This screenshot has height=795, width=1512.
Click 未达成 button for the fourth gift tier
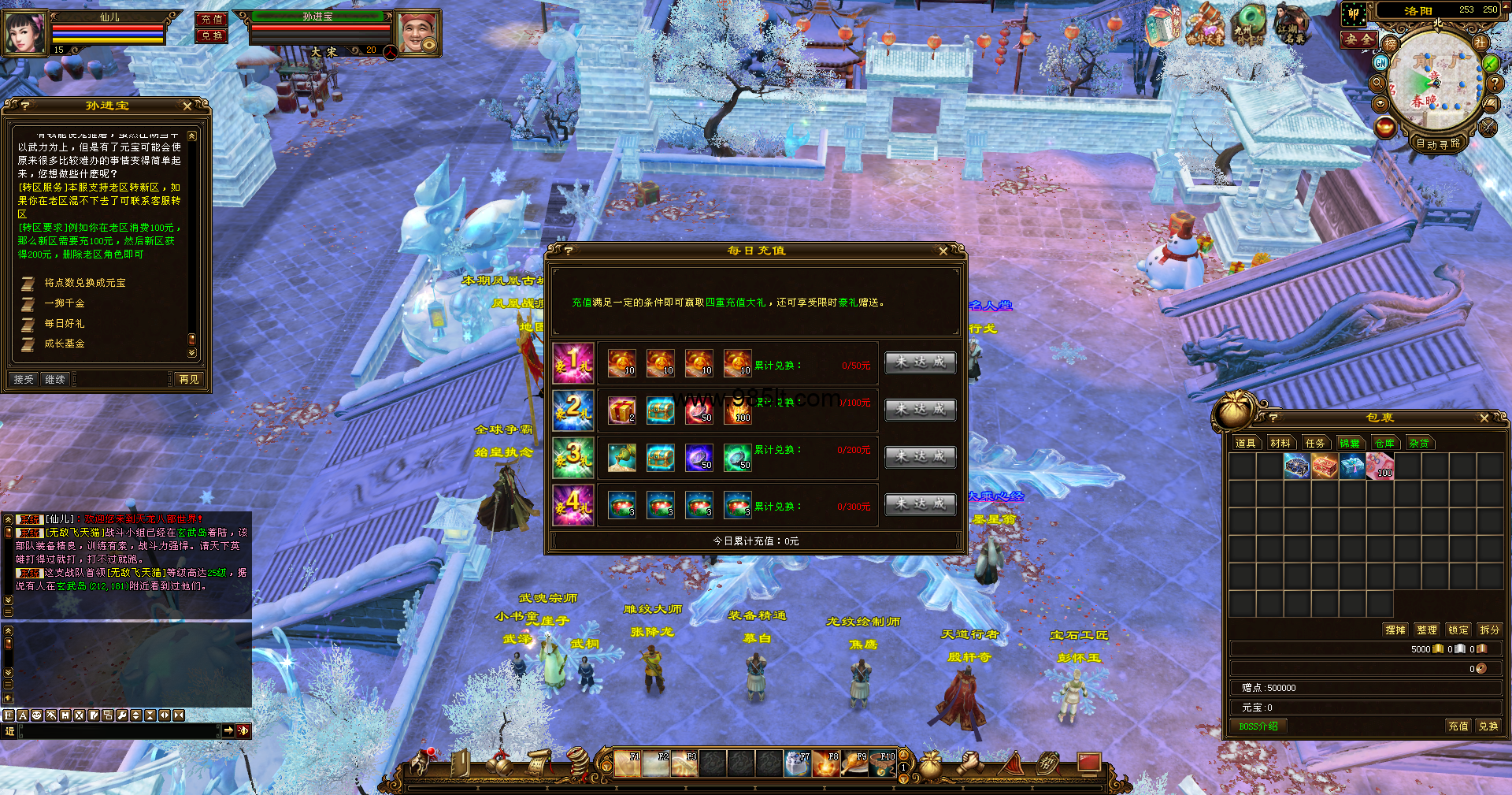(920, 503)
